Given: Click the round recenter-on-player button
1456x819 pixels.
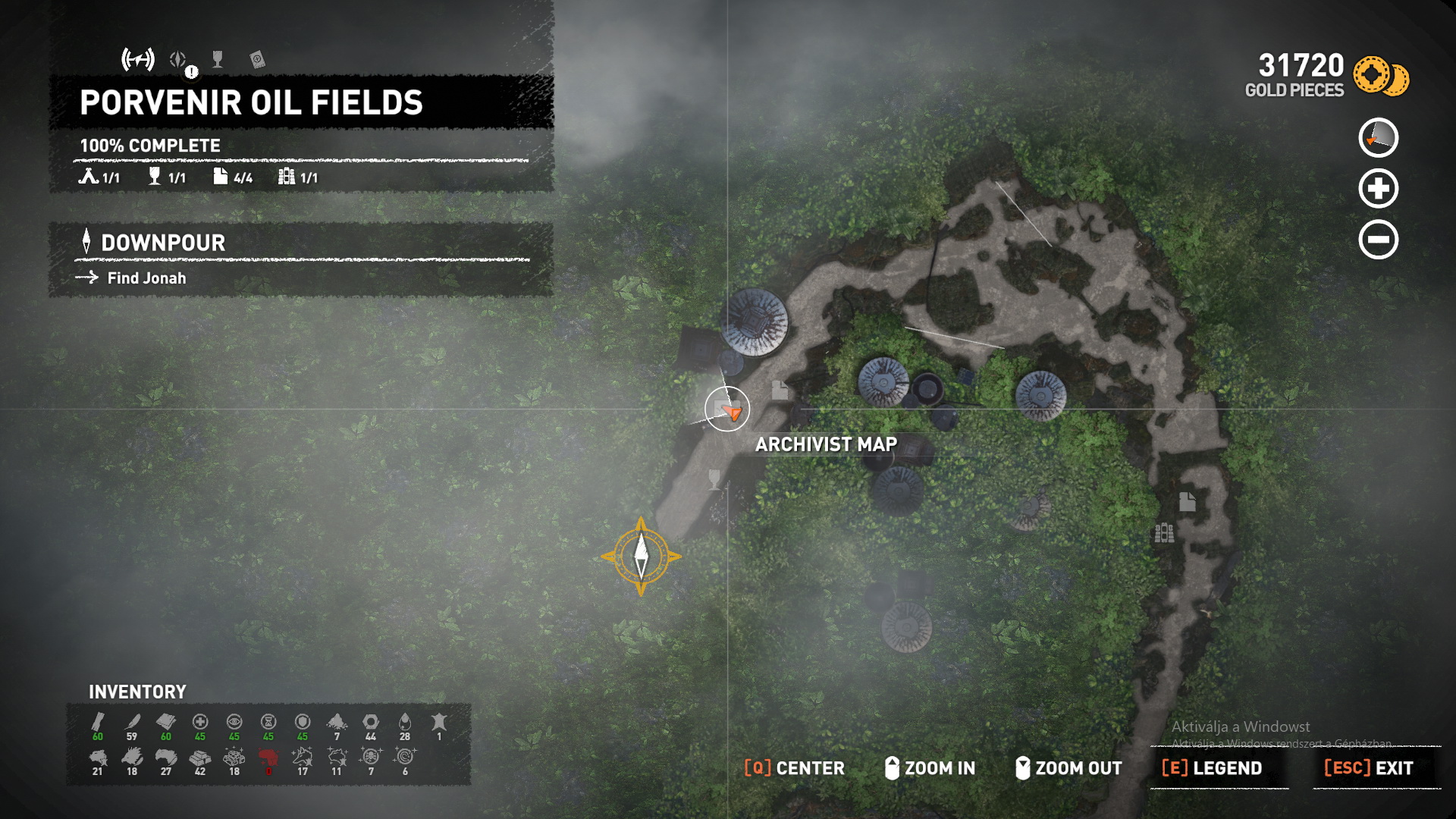Looking at the screenshot, I should [1378, 138].
